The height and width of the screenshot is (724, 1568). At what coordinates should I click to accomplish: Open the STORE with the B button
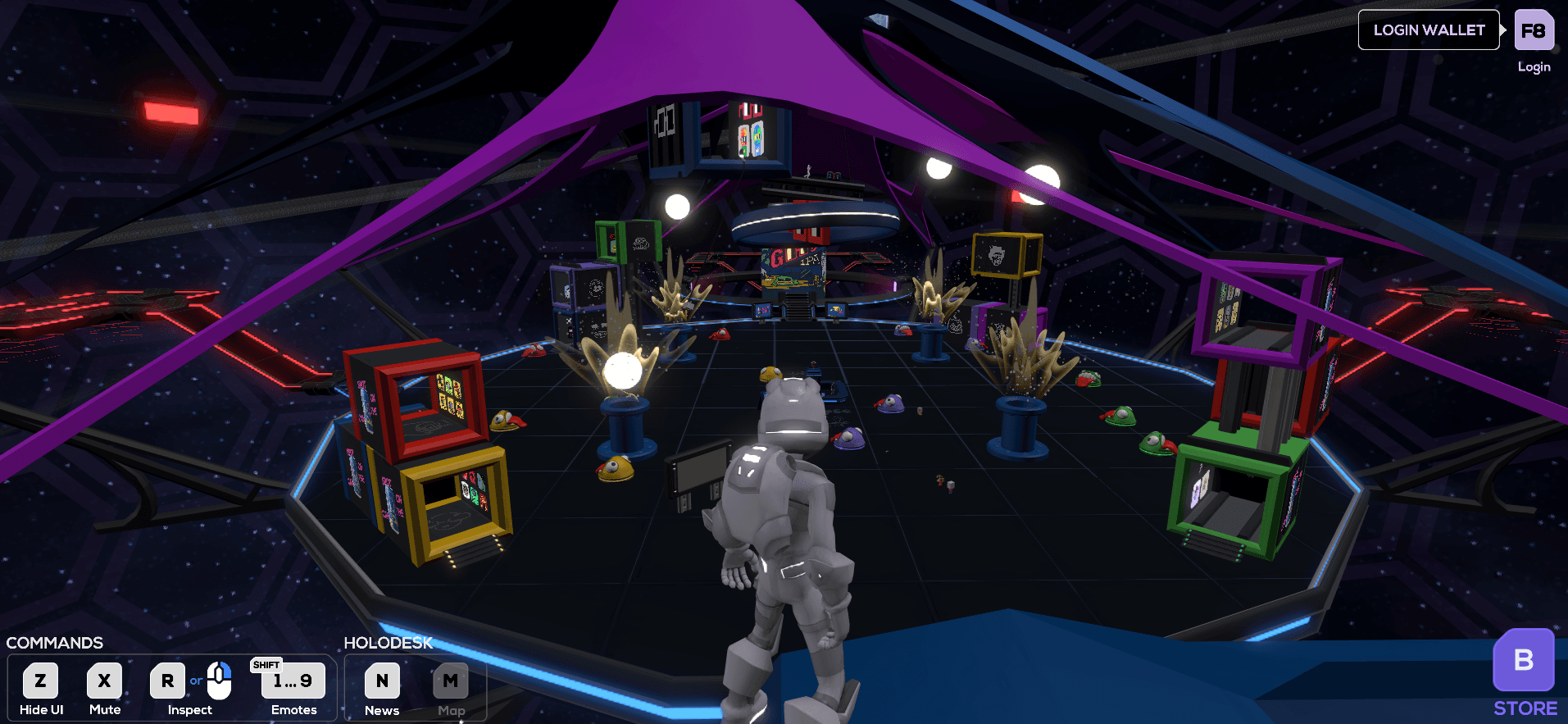(1523, 660)
